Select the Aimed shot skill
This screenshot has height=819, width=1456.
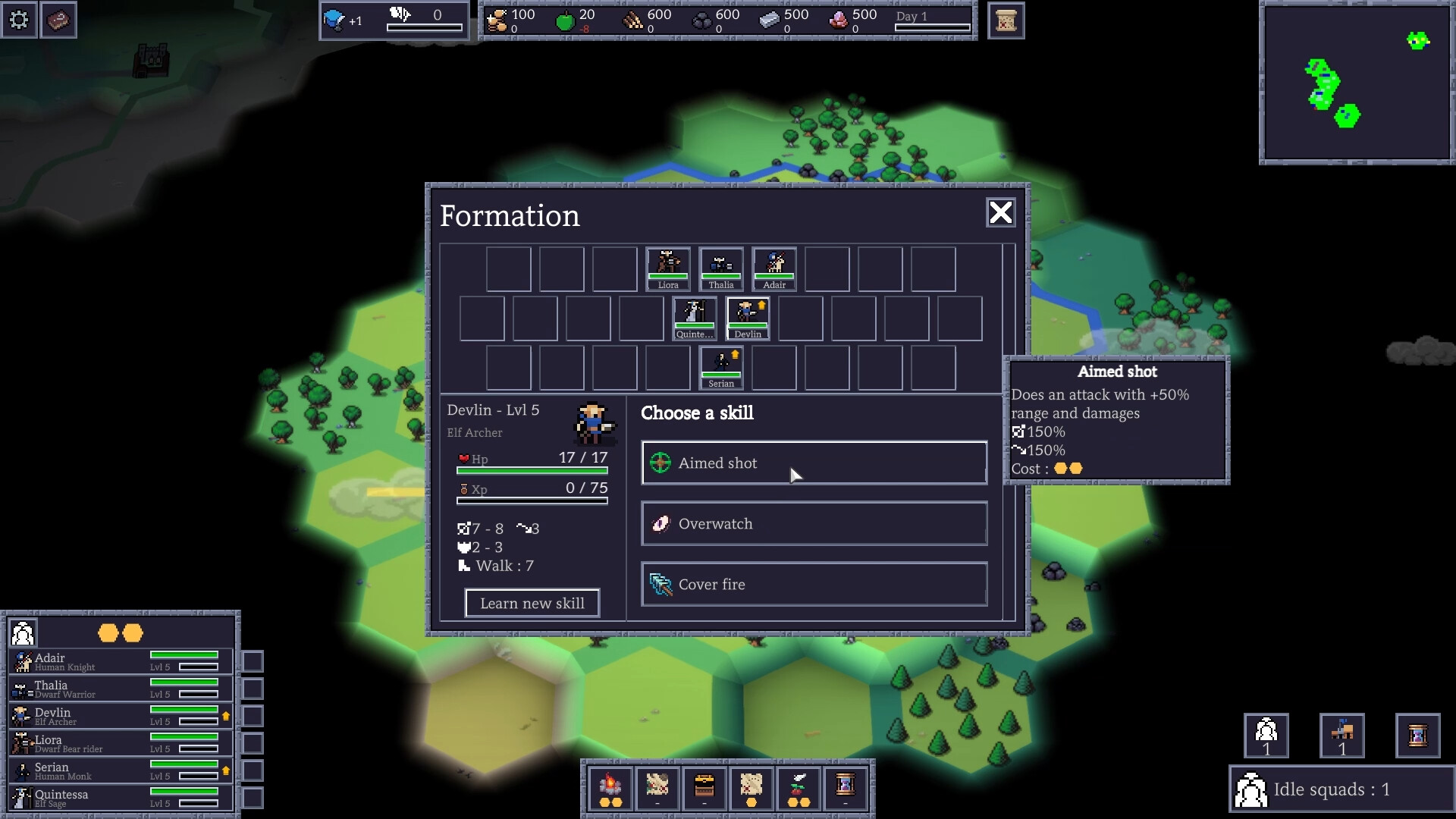click(813, 463)
